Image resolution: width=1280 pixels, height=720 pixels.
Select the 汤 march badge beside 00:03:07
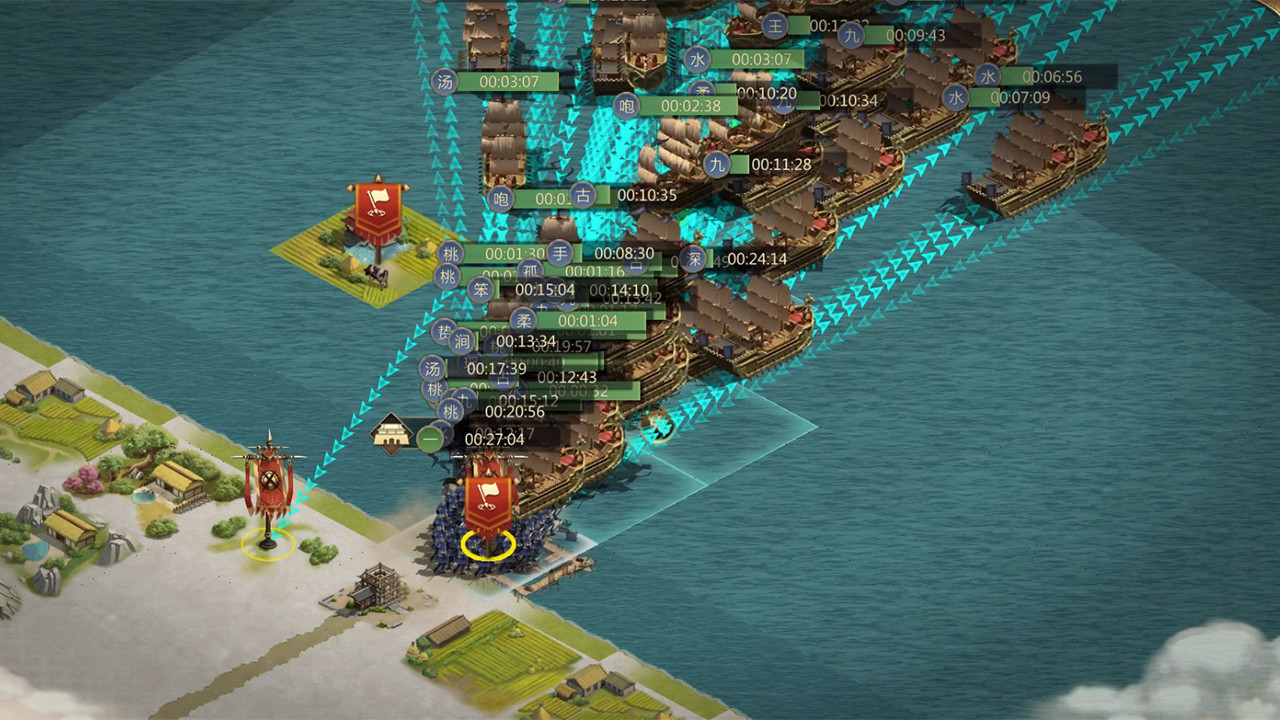(x=443, y=82)
